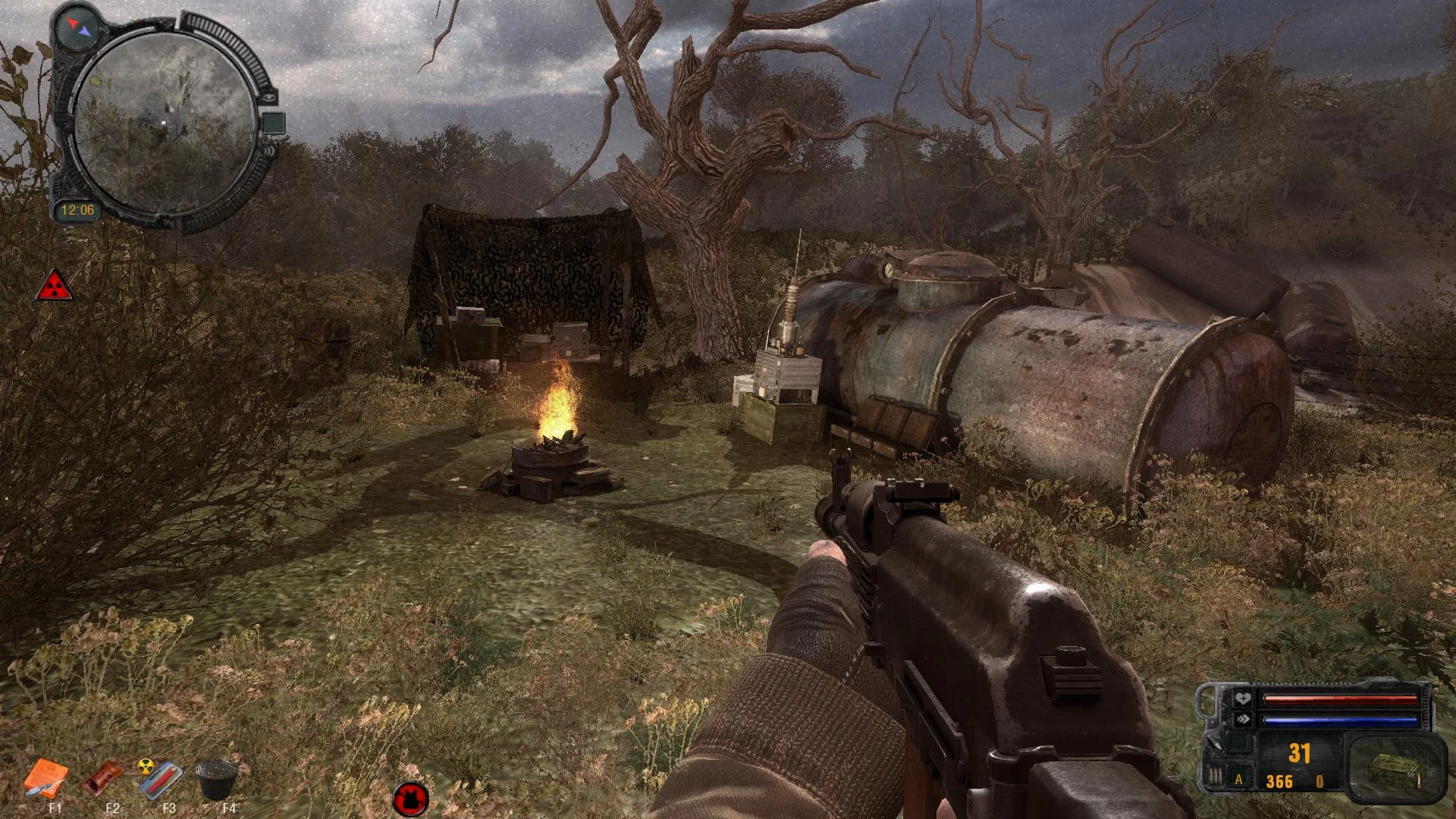Select the red bandage pack in slot F2
The height and width of the screenshot is (819, 1456).
click(102, 778)
